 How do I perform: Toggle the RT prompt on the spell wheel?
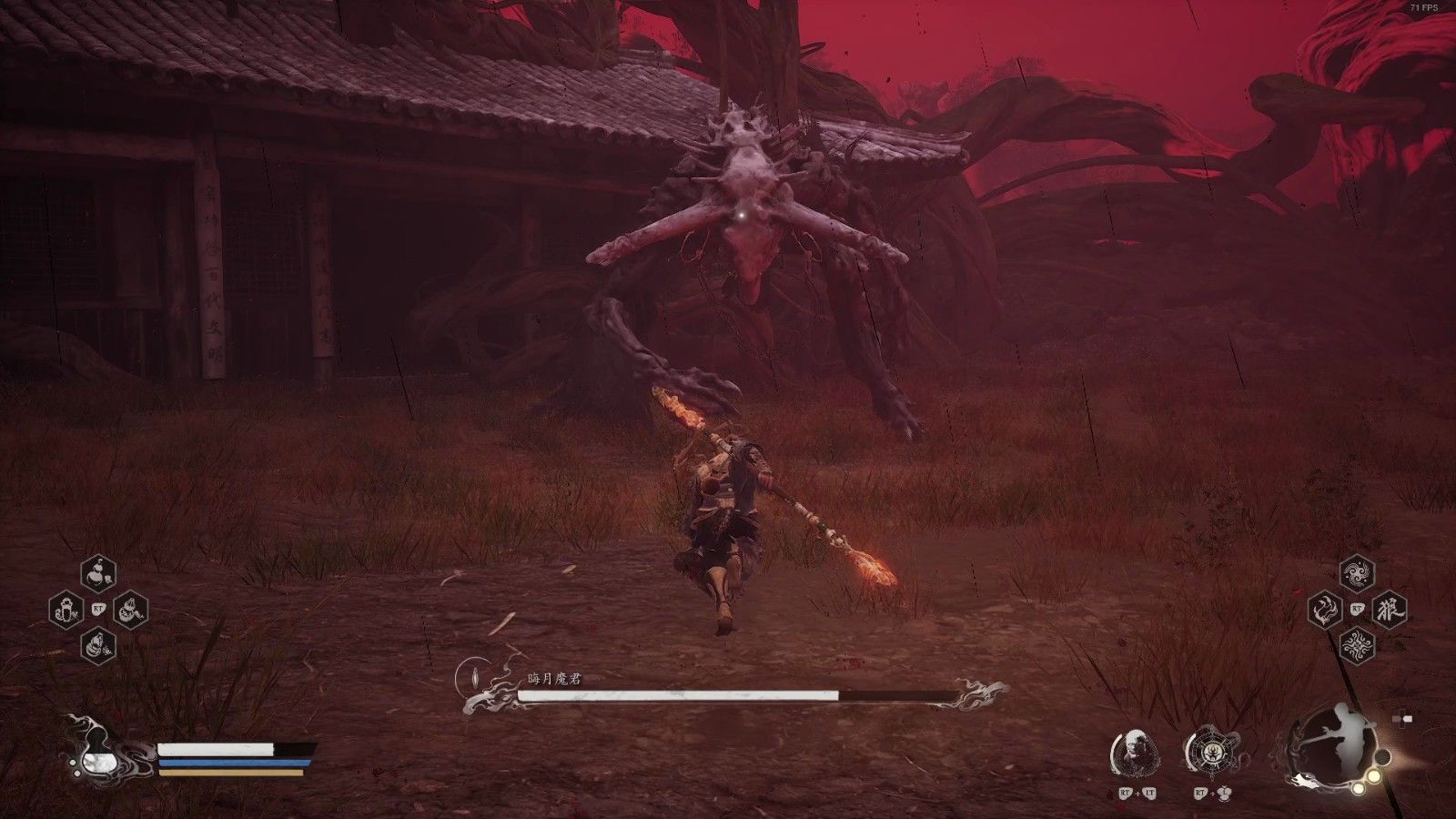point(1357,608)
